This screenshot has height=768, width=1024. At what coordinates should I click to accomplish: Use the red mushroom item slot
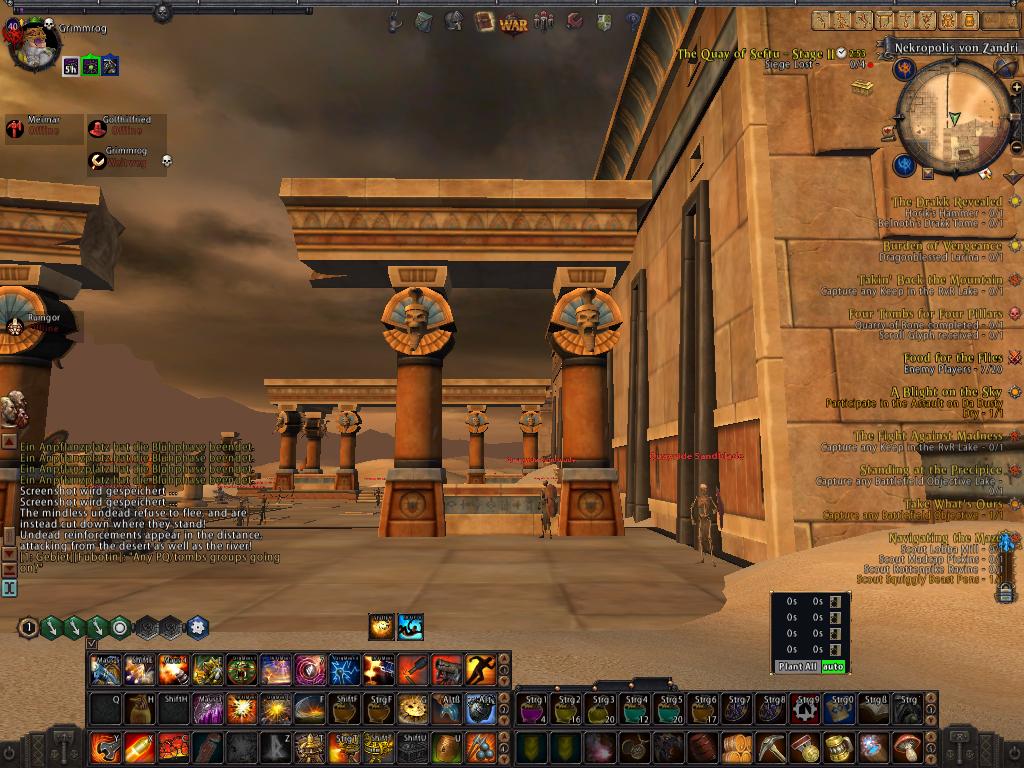coord(907,747)
